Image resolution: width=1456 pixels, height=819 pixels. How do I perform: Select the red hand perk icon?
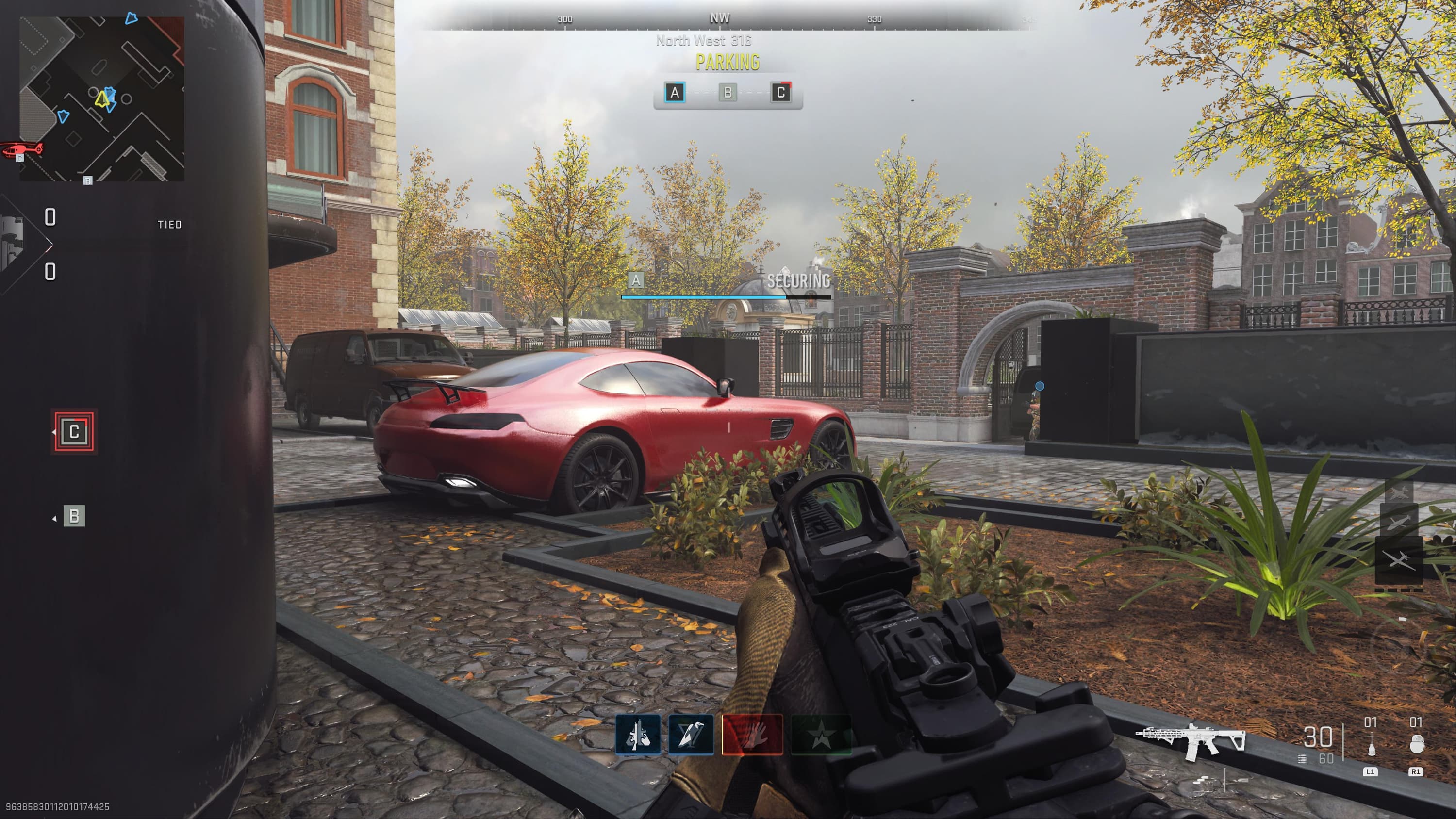[752, 735]
